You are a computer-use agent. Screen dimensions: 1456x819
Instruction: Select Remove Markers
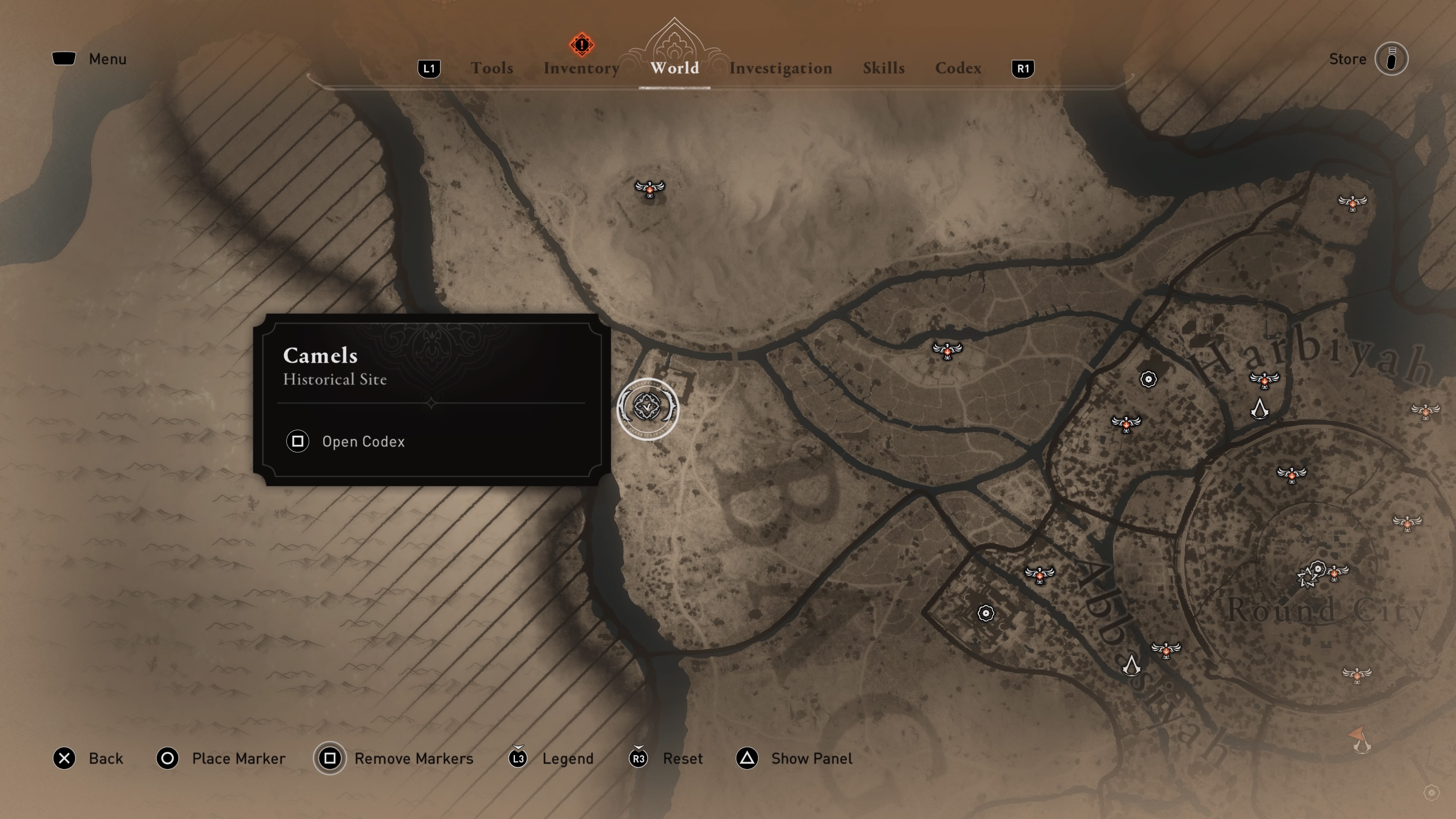(413, 758)
